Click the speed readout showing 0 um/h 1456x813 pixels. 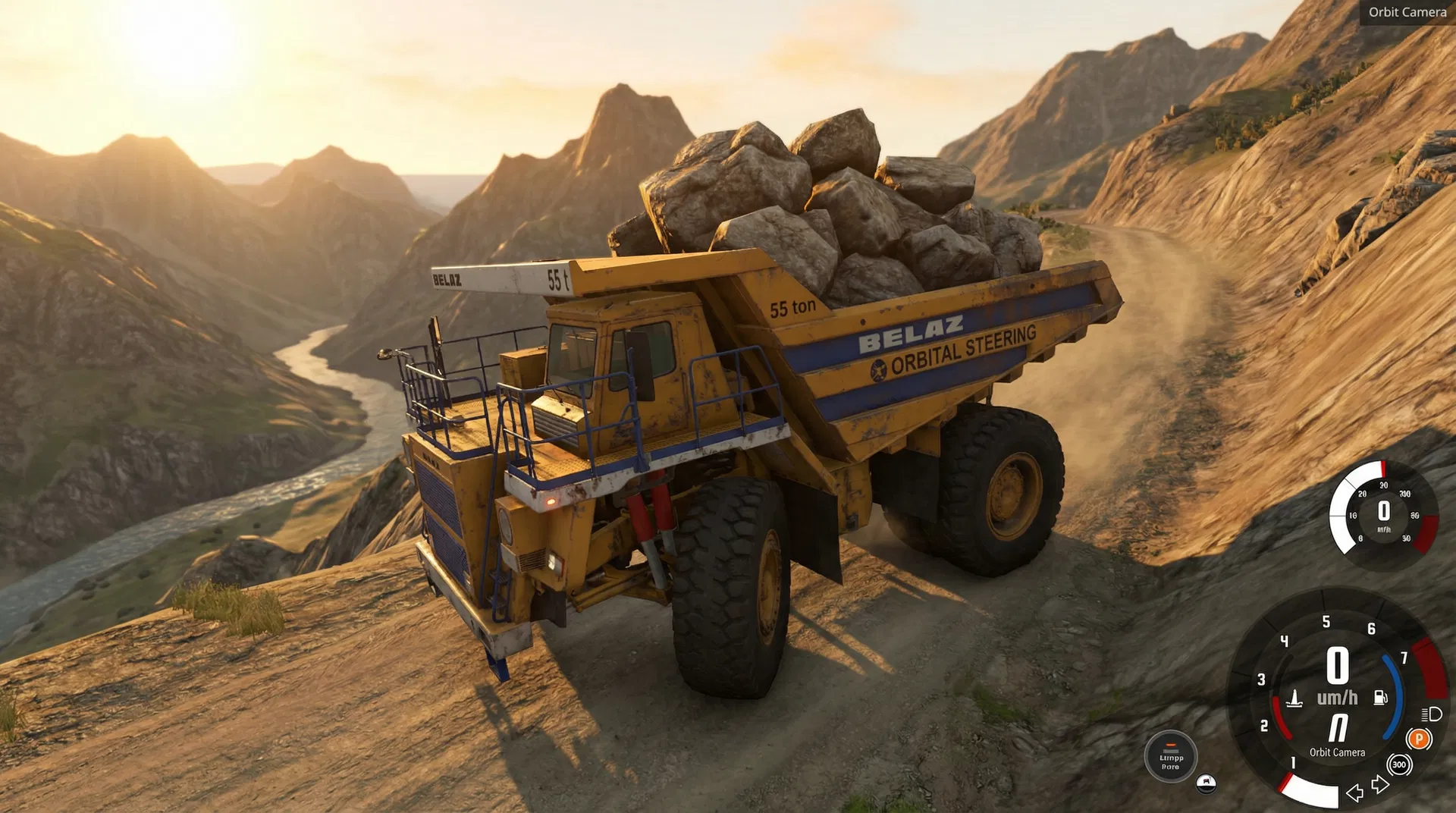tap(1336, 680)
